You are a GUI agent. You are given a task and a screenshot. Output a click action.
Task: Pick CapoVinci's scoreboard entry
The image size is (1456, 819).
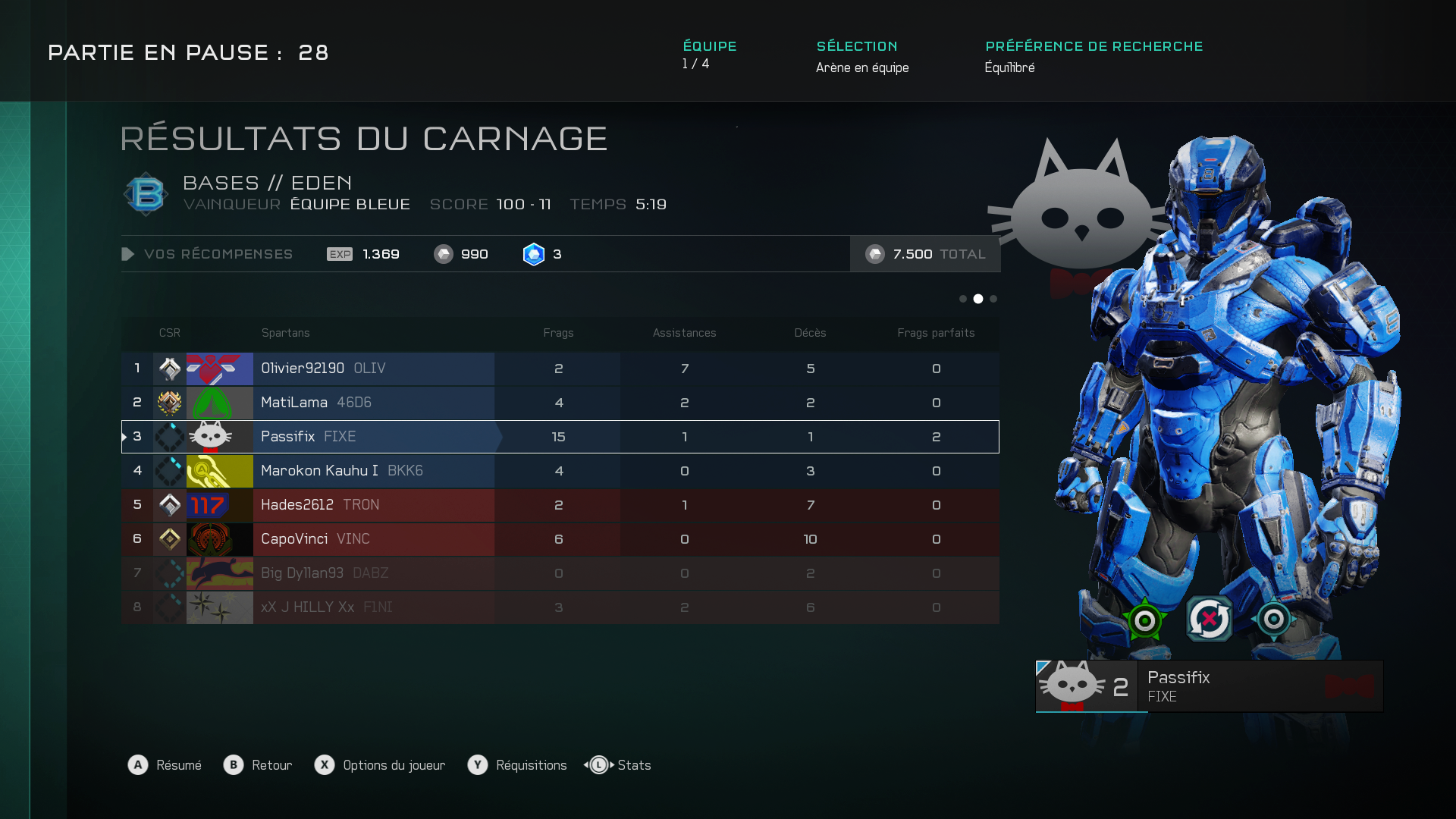[x=560, y=539]
